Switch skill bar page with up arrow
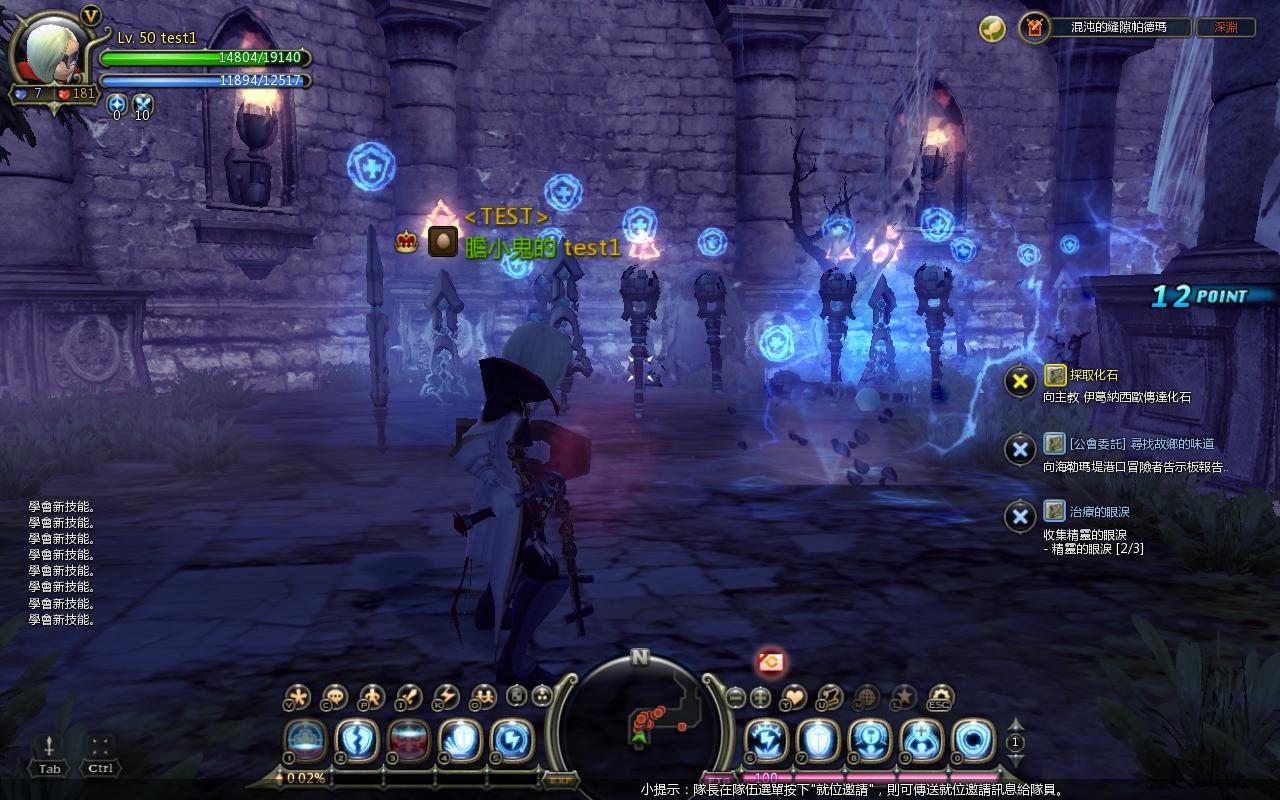 pos(1016,725)
